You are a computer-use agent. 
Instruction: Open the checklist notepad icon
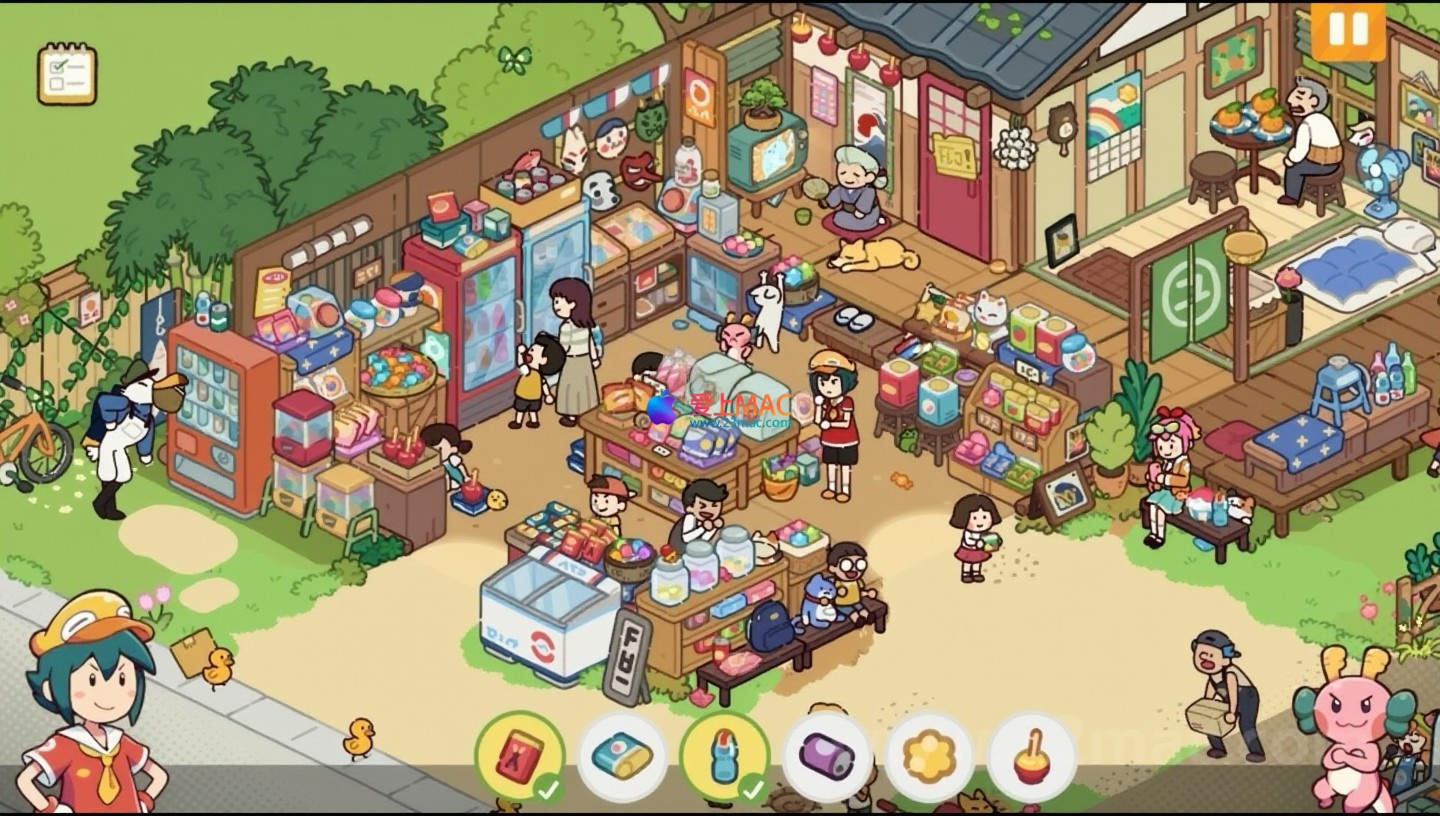(67, 73)
